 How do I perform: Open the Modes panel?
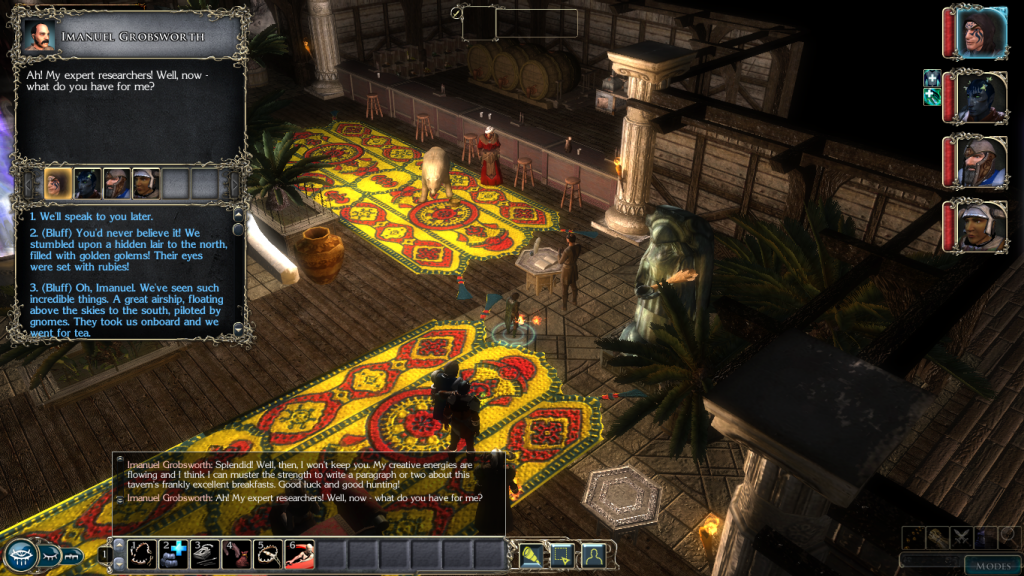click(x=993, y=566)
